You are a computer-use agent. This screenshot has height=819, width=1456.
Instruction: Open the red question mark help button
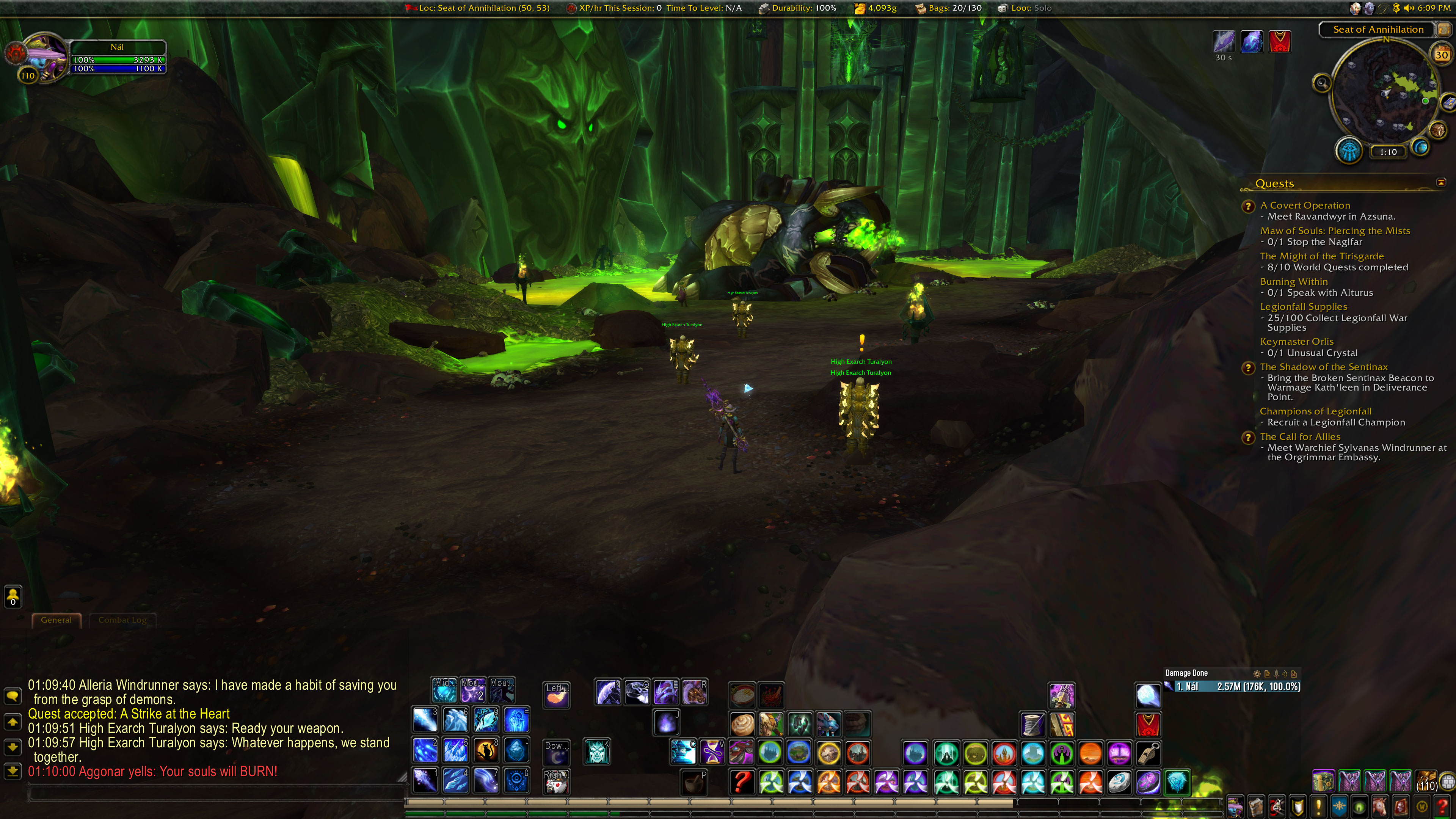(1442, 806)
